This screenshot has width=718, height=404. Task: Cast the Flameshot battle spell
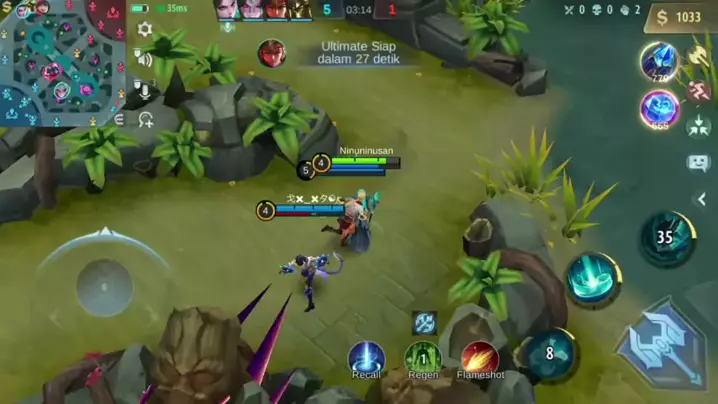click(x=480, y=358)
